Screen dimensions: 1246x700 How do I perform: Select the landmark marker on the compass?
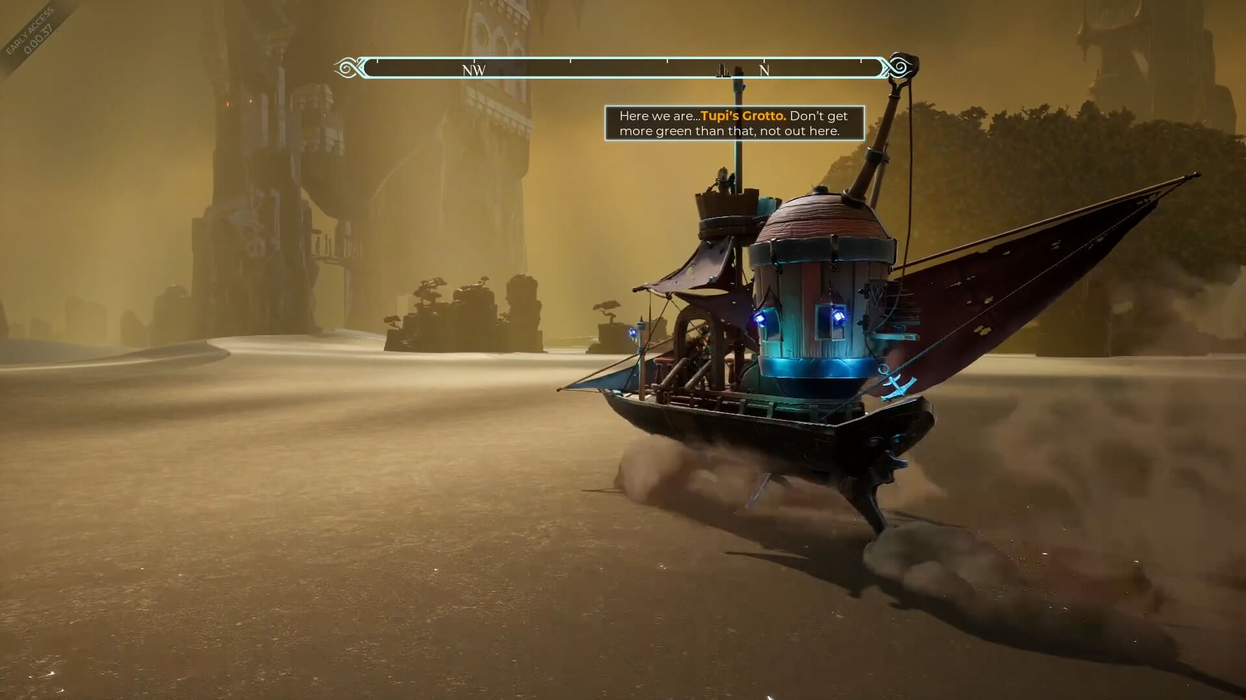point(723,71)
